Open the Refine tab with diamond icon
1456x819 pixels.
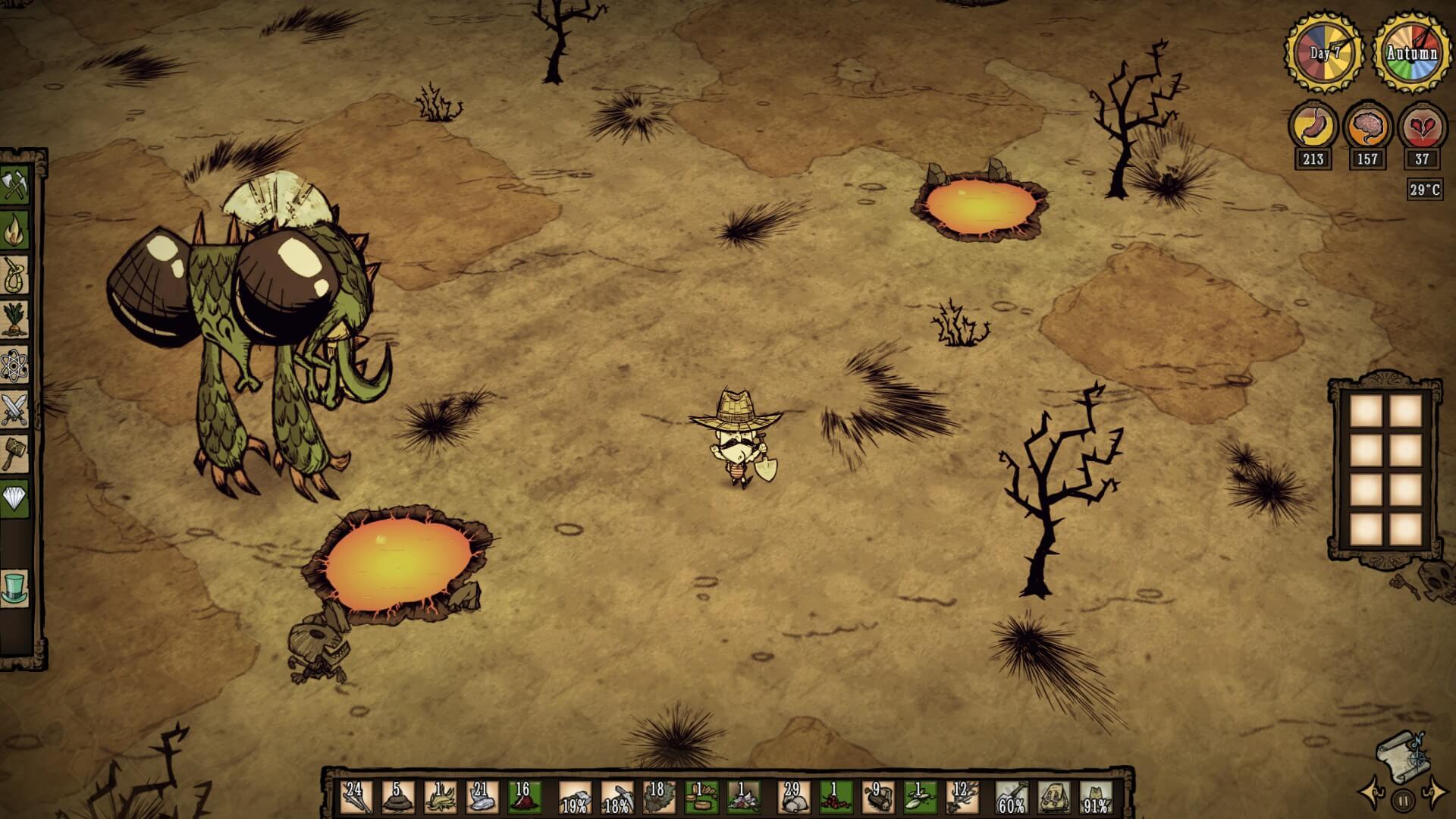[14, 498]
